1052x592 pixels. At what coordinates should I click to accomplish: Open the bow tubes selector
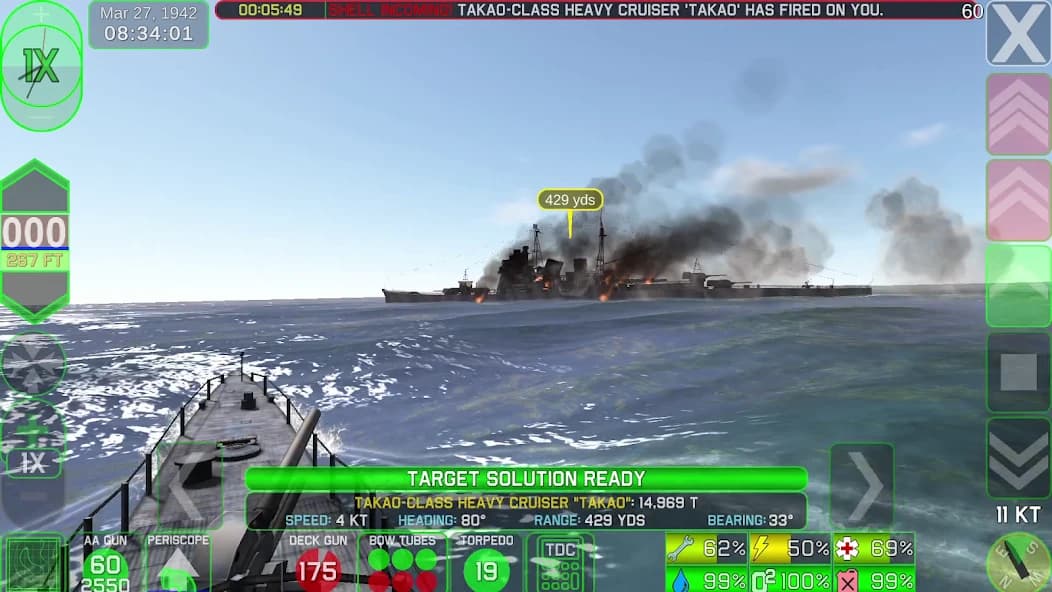[402, 565]
